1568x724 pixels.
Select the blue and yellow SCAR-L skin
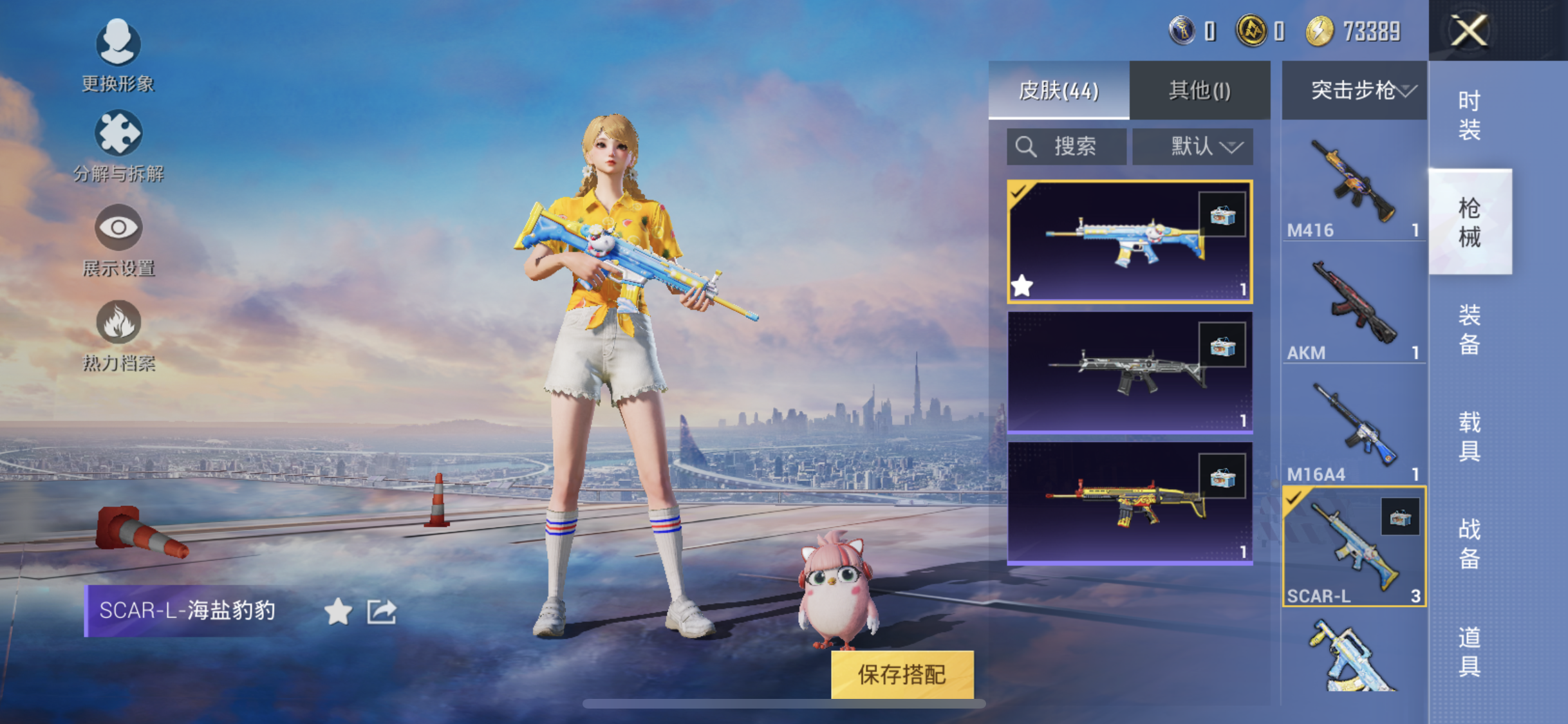(1129, 241)
